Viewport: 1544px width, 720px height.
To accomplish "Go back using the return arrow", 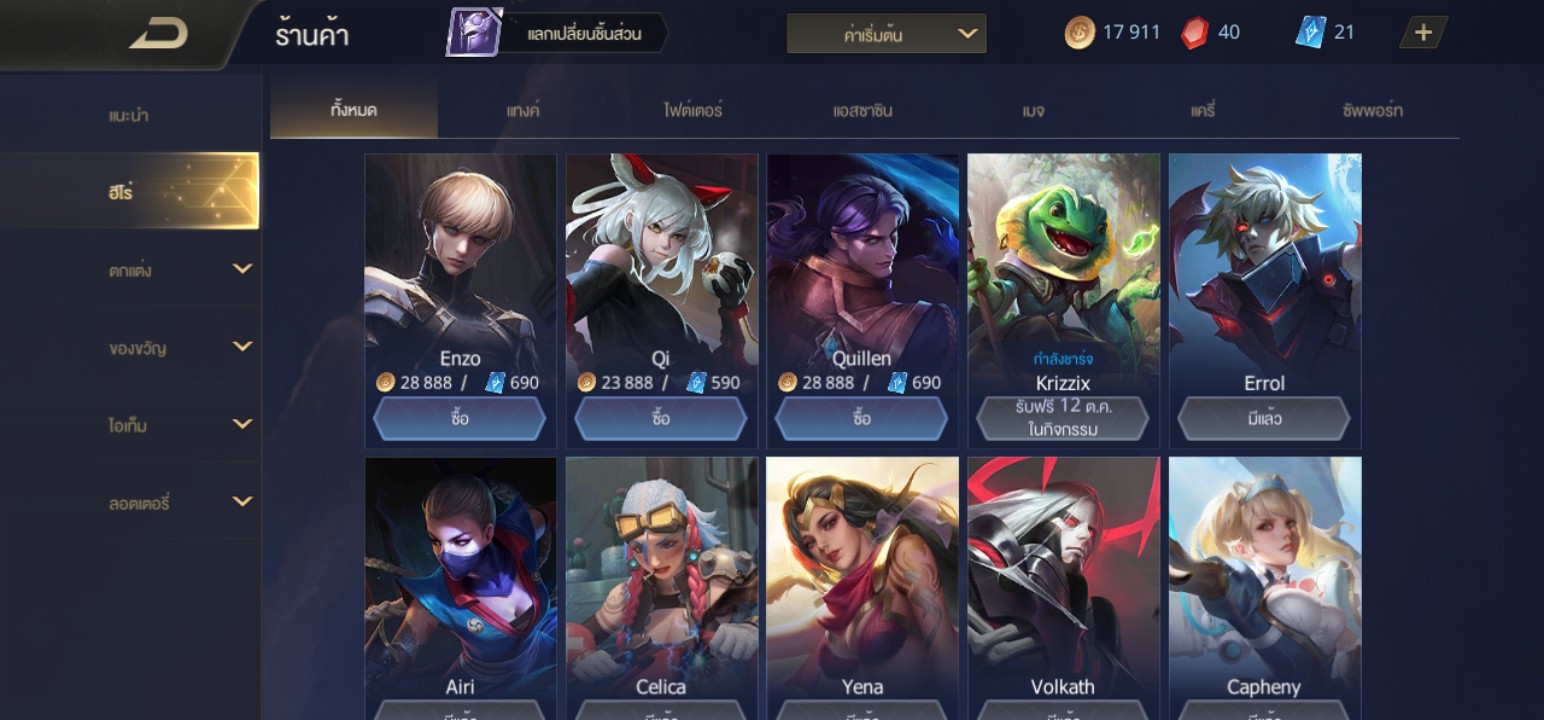I will click(x=159, y=35).
